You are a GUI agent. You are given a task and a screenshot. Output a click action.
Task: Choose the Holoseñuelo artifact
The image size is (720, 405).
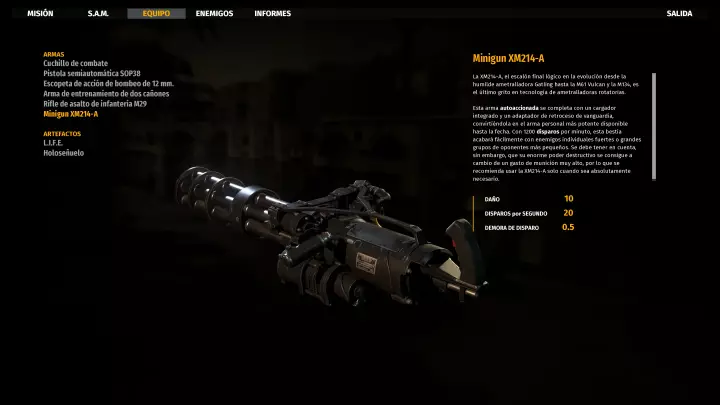click(63, 153)
